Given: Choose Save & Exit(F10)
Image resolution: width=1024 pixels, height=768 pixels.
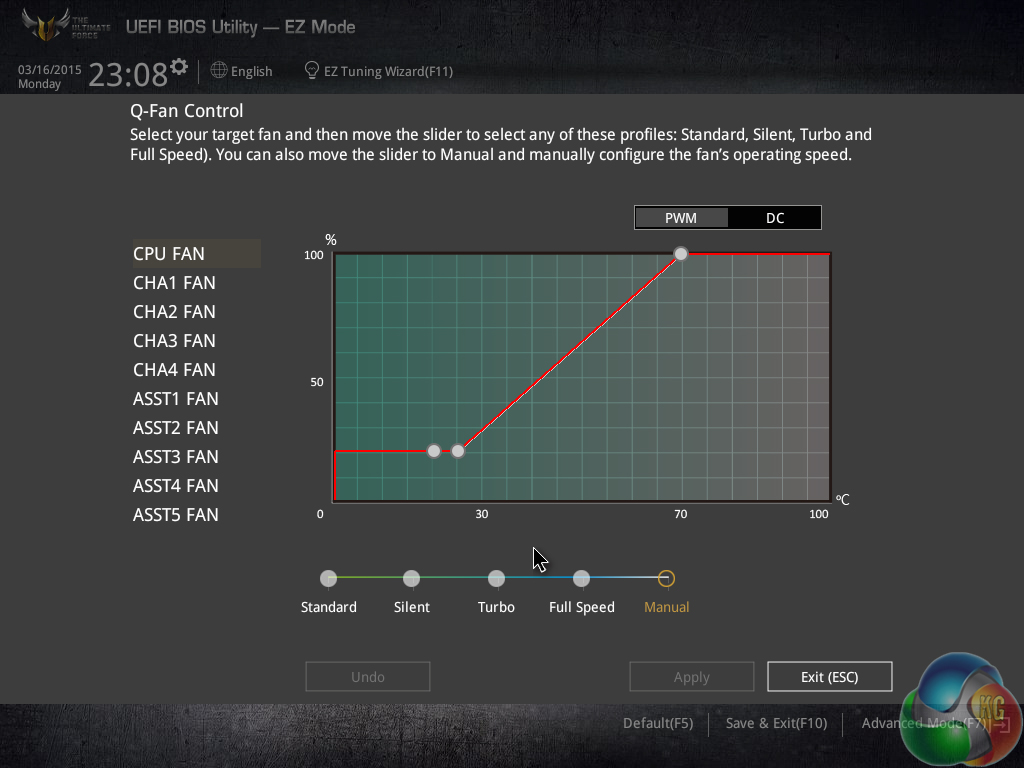Looking at the screenshot, I should pyautogui.click(x=776, y=723).
